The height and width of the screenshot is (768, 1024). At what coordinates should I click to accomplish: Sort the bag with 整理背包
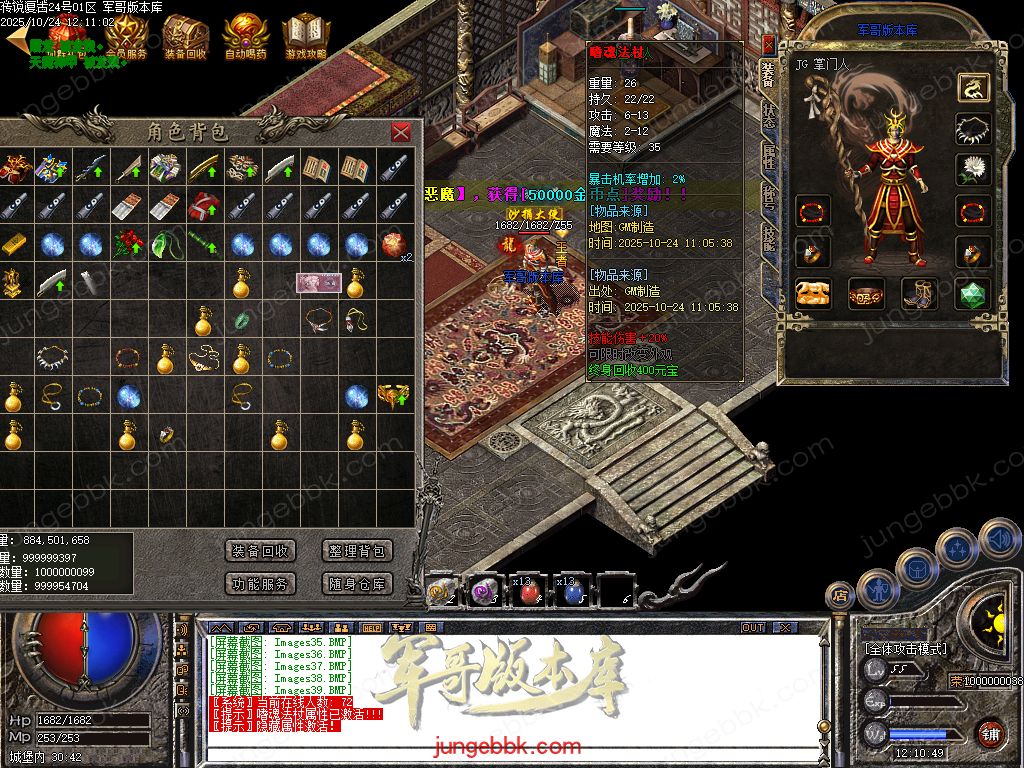click(x=355, y=551)
